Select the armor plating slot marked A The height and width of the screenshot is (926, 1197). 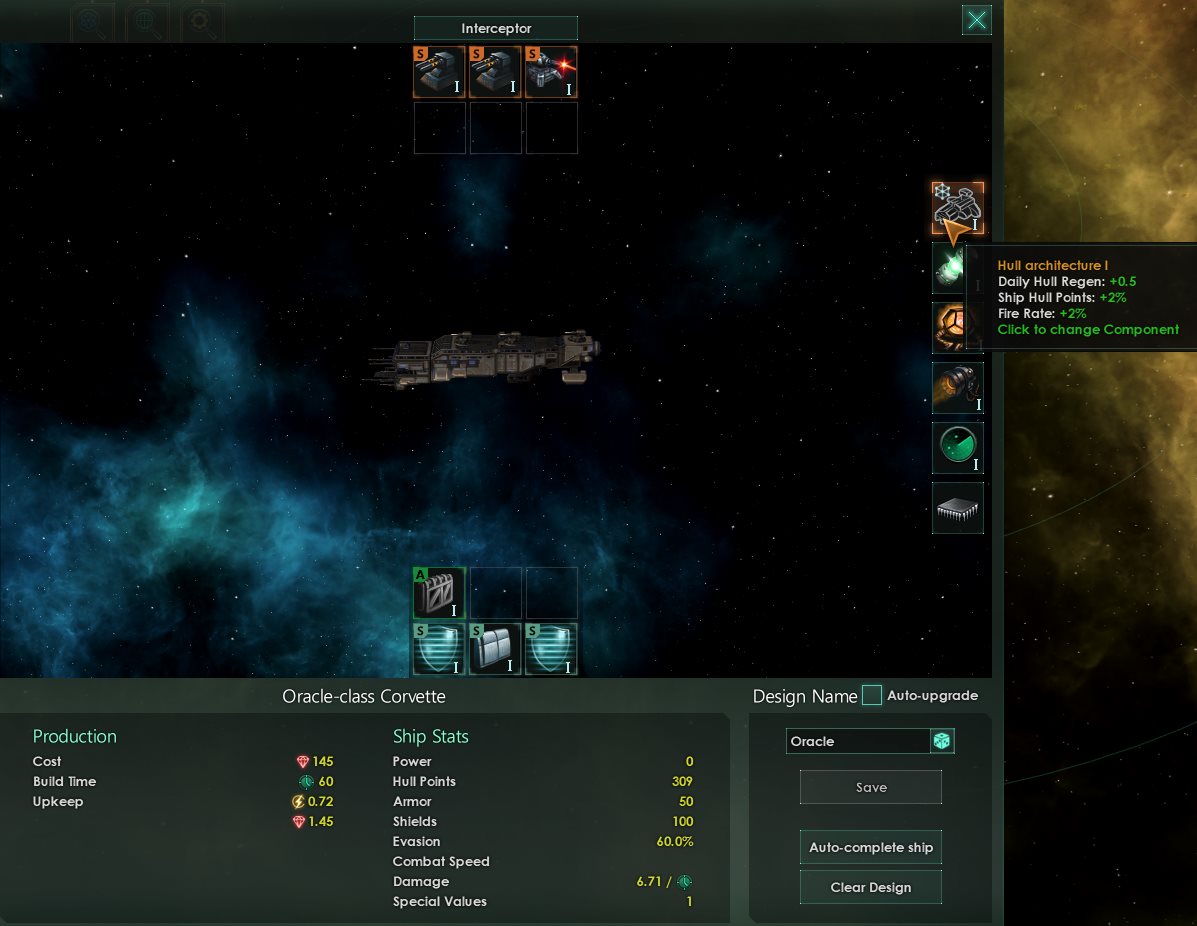point(439,593)
